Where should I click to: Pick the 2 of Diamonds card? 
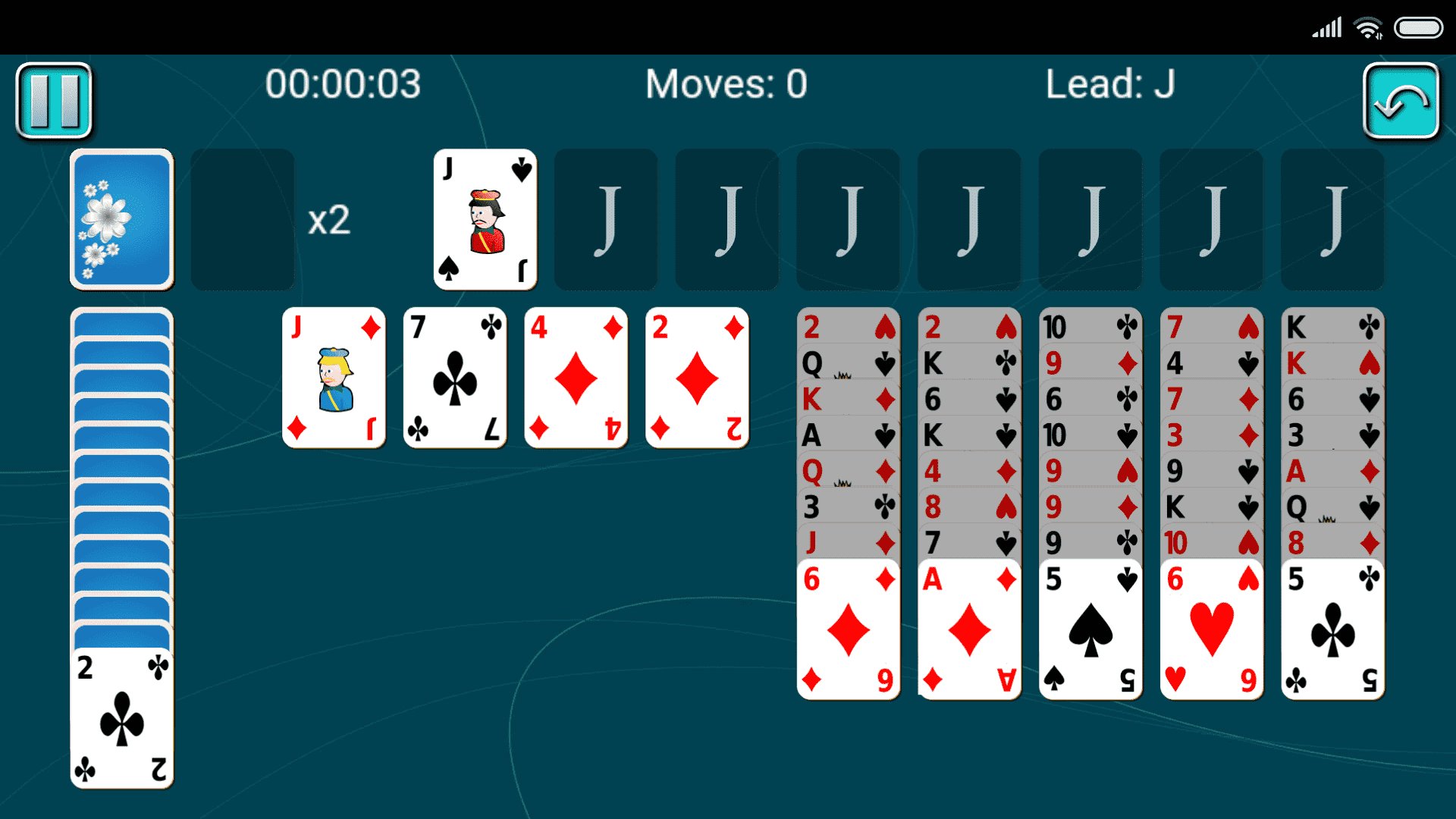pyautogui.click(x=697, y=377)
